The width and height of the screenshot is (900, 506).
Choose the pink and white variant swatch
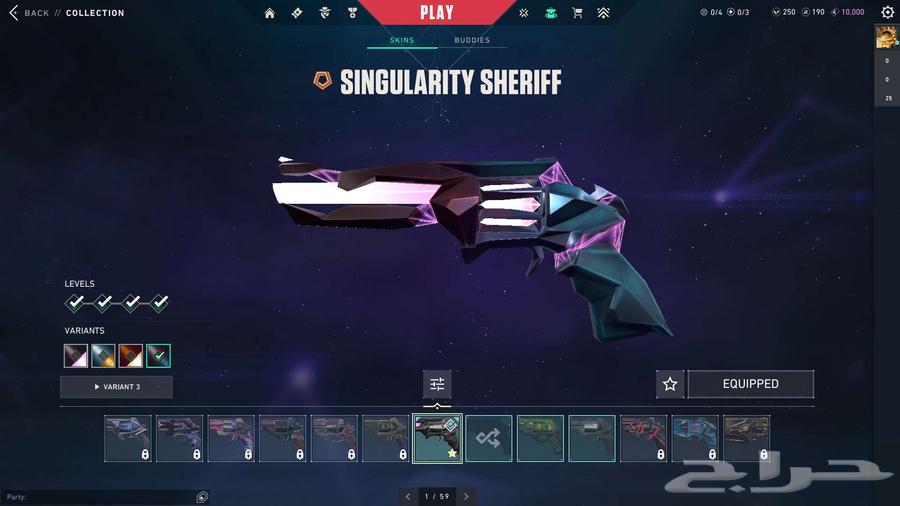76,355
